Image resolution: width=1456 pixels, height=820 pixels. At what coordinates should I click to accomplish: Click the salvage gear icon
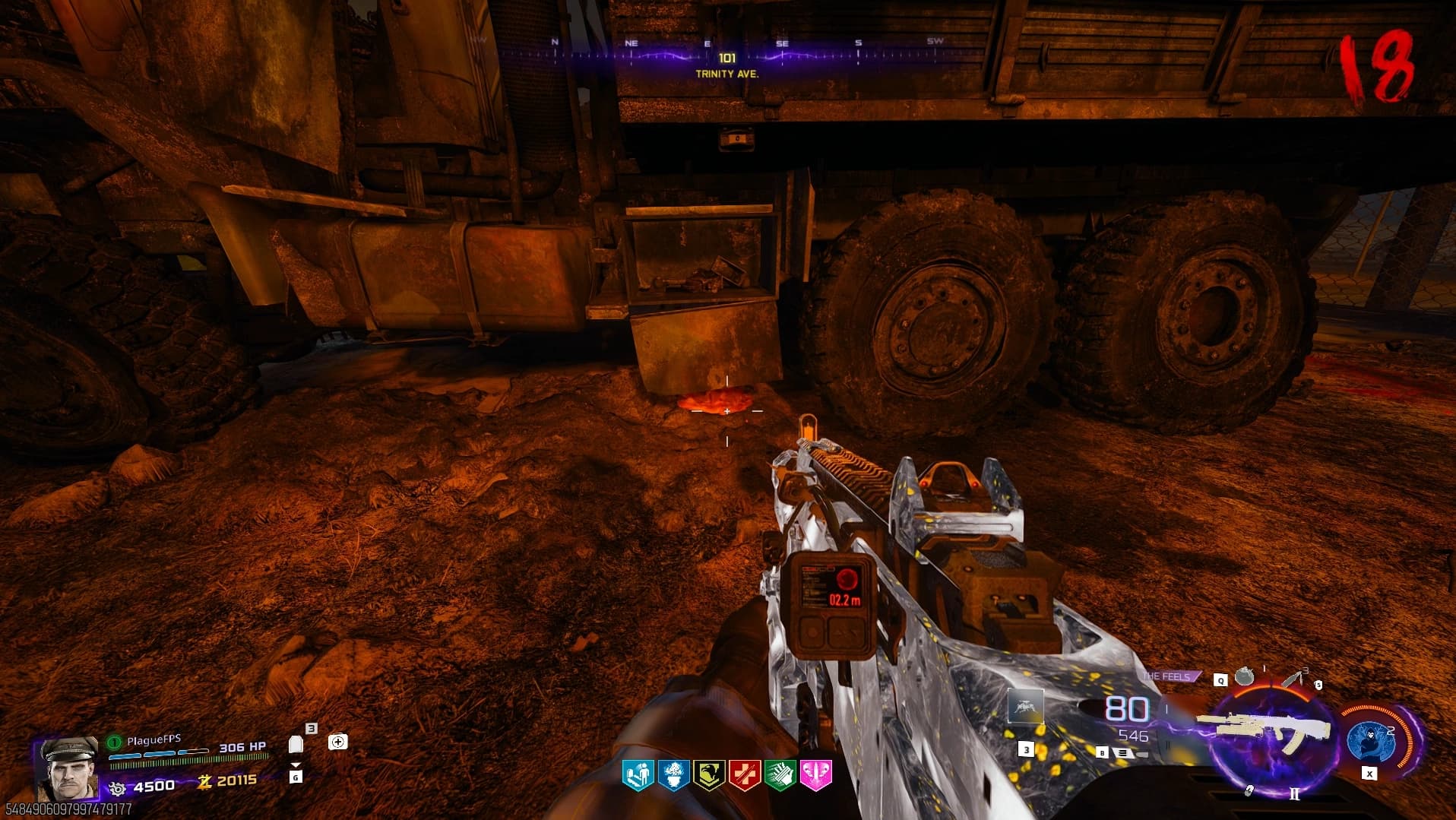pyautogui.click(x=118, y=787)
